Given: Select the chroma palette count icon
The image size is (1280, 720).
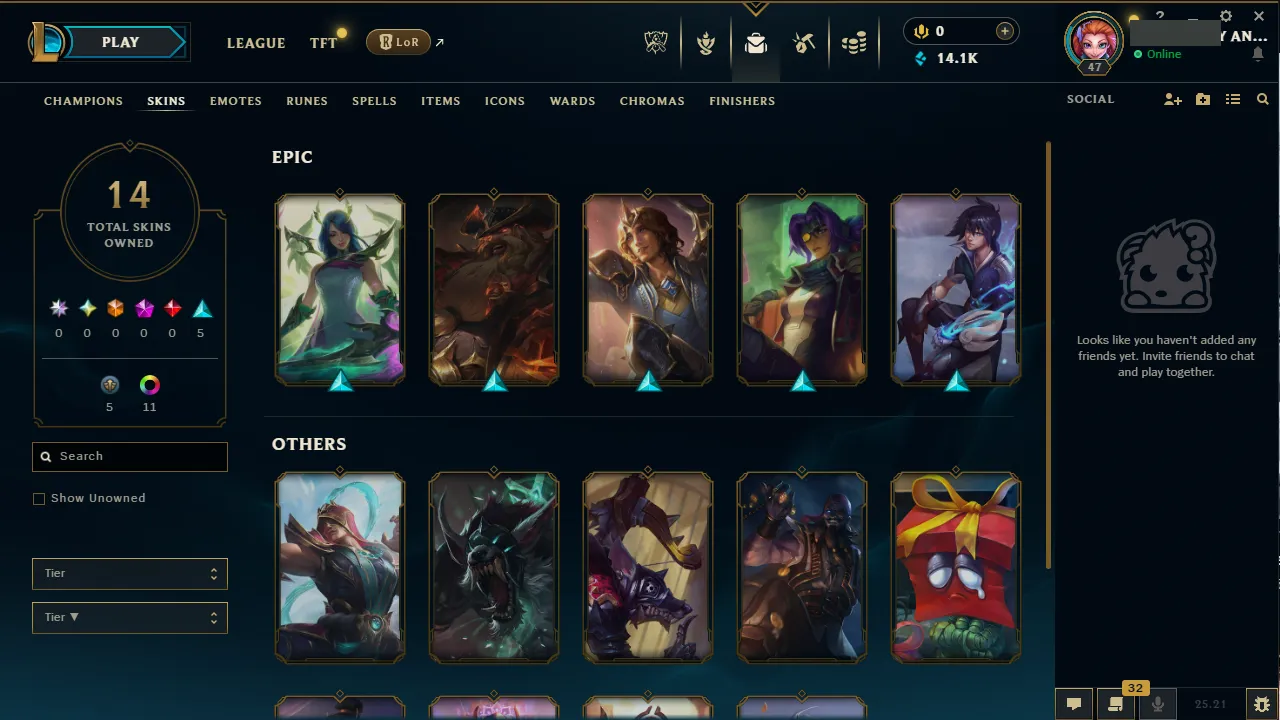Looking at the screenshot, I should pyautogui.click(x=149, y=383).
